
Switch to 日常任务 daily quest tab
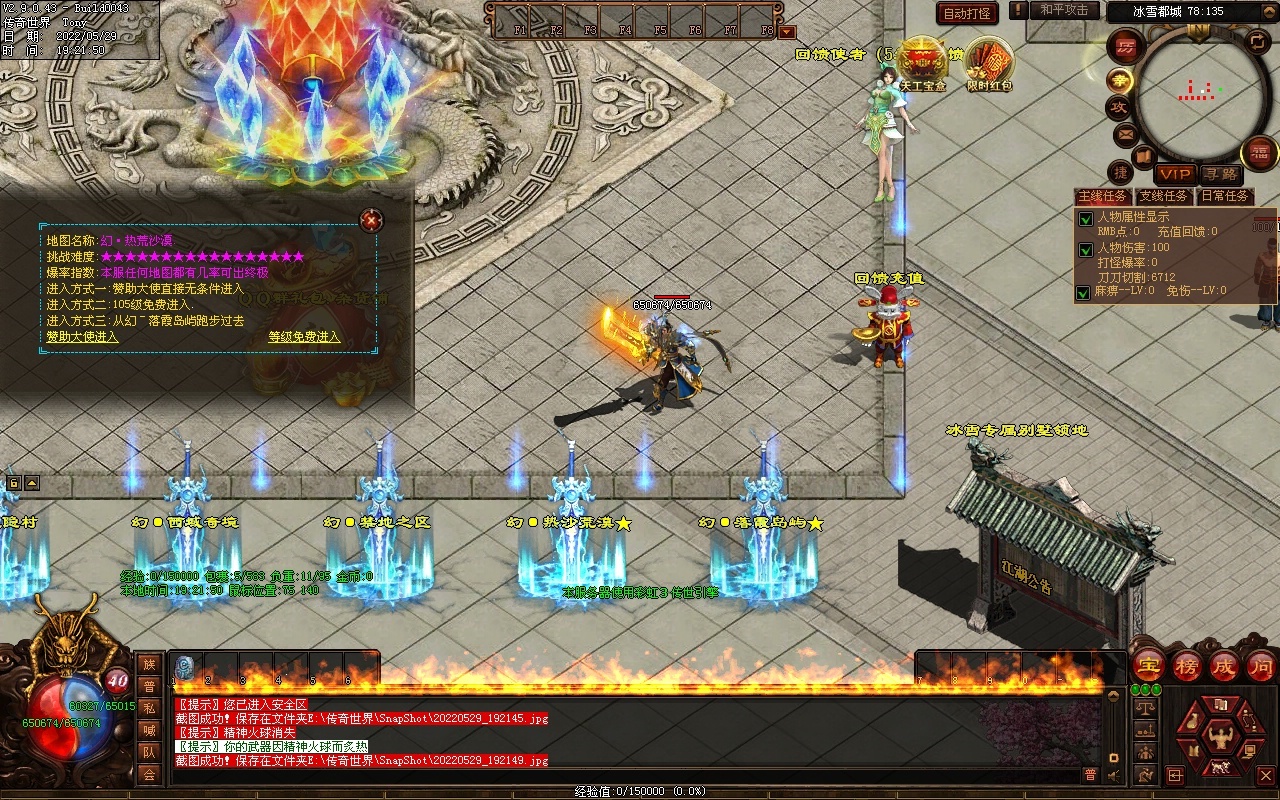pos(1224,196)
